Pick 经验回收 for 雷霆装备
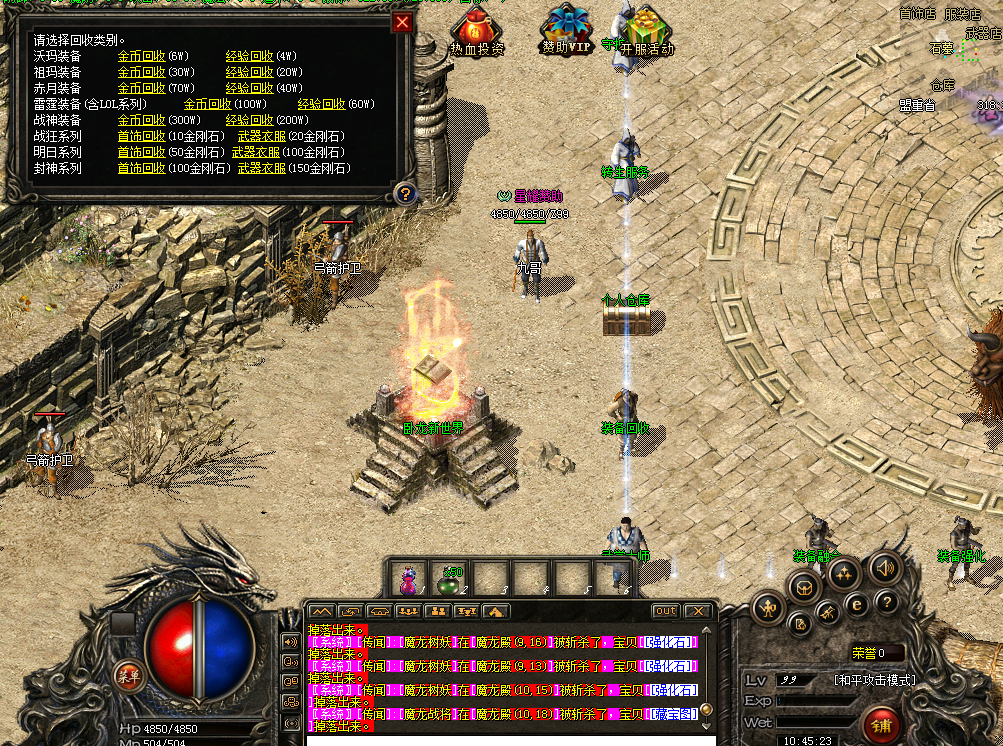 [x=321, y=104]
